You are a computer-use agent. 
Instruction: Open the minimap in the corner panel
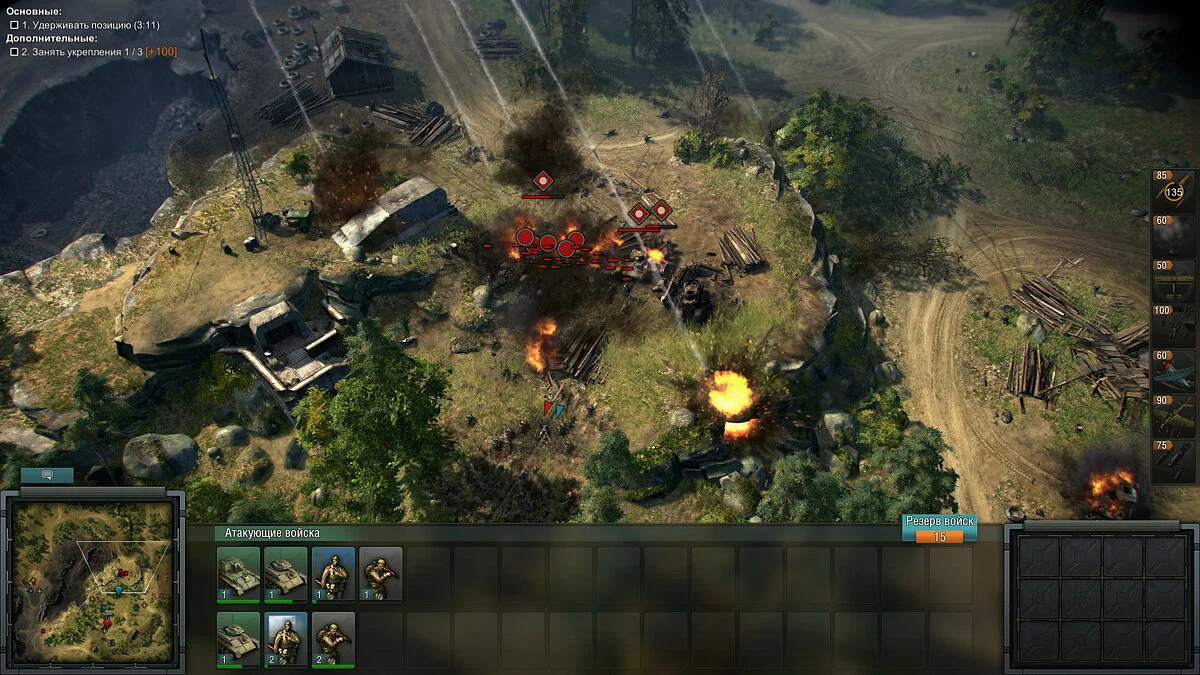coord(92,584)
